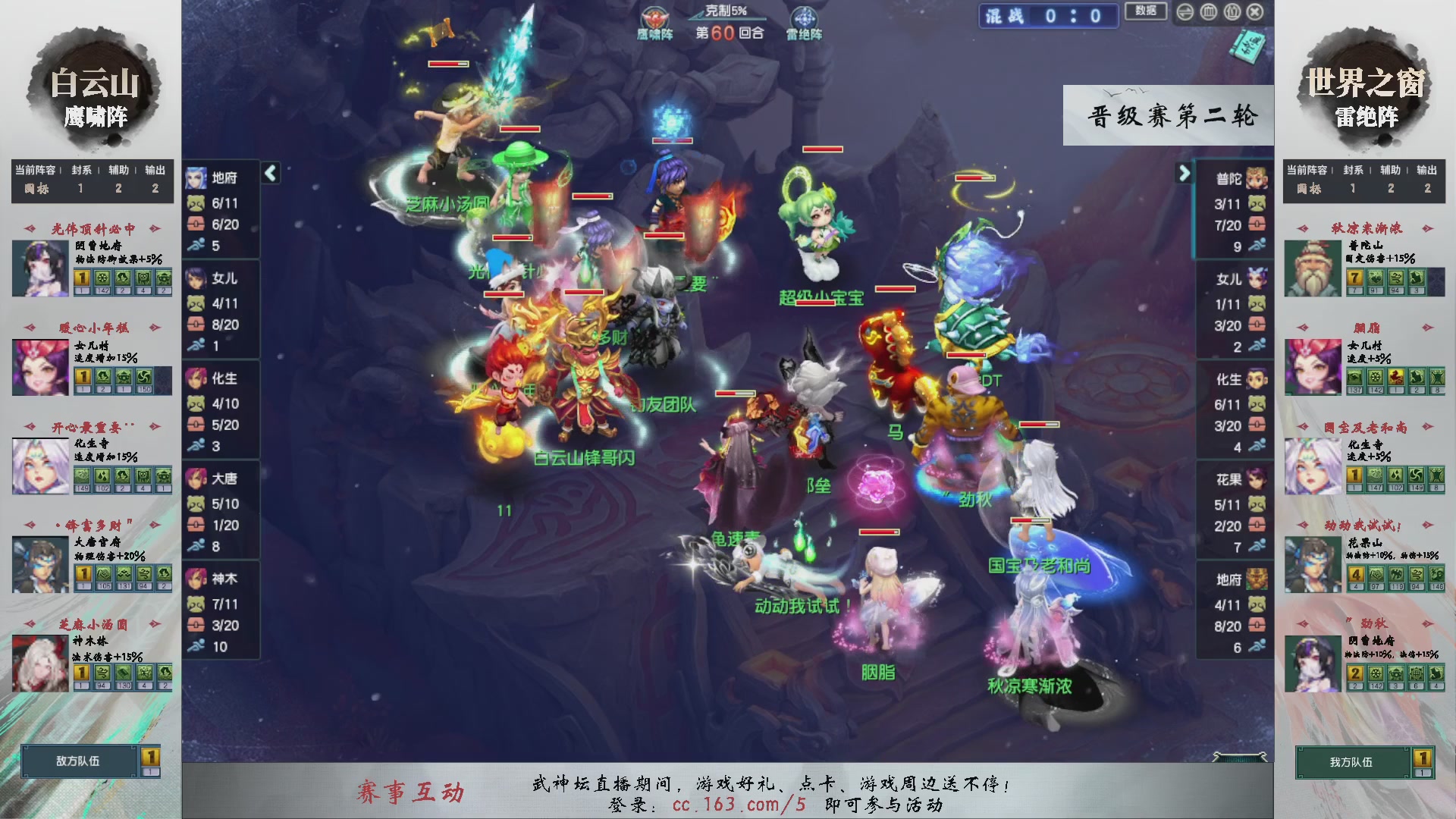Image resolution: width=1456 pixels, height=819 pixels.
Task: Toggle the horizontal-lines circle button top right
Action: click(1185, 12)
